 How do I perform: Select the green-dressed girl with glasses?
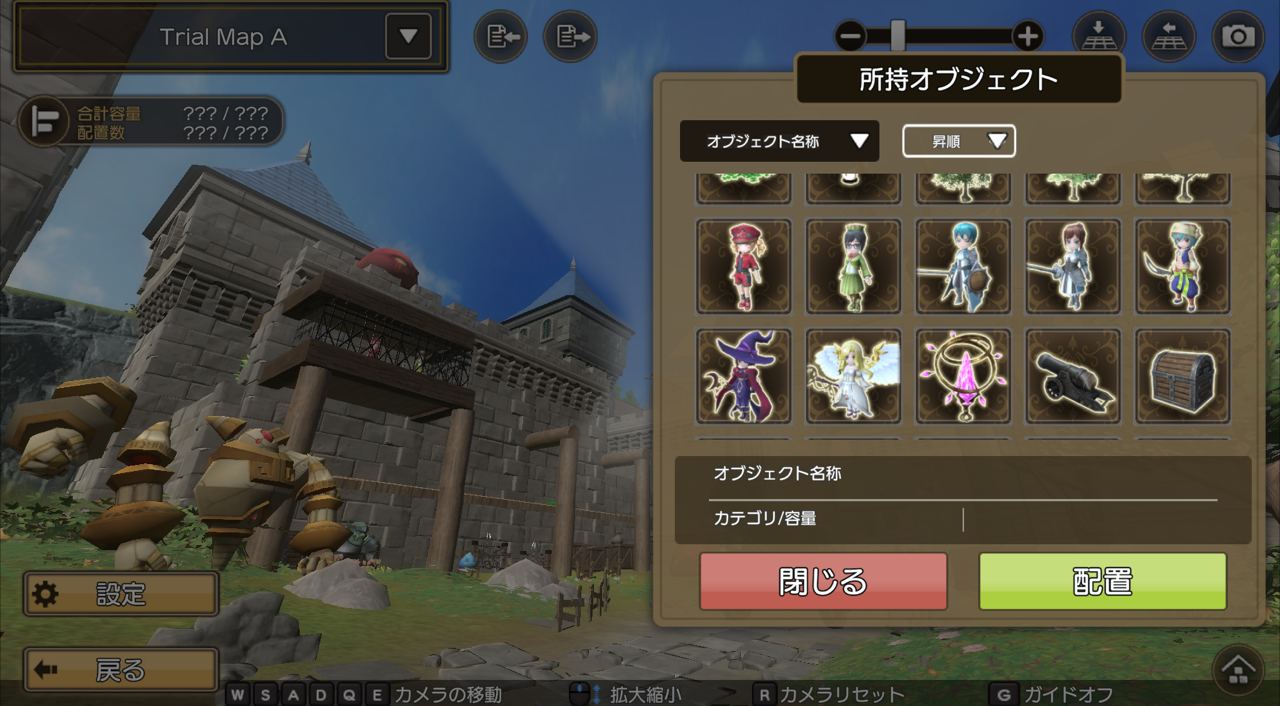coord(853,266)
